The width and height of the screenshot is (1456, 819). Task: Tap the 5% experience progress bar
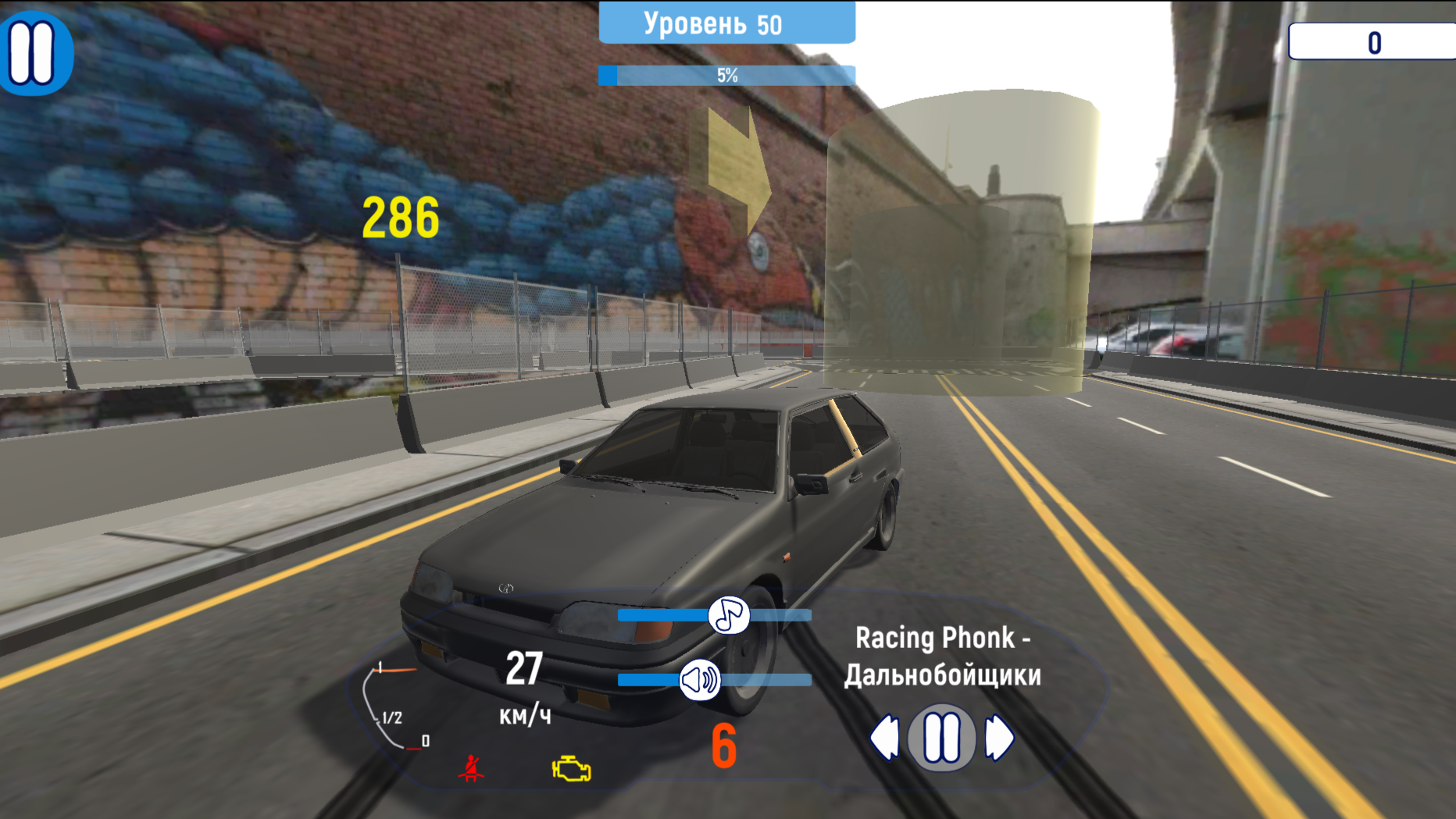tap(726, 76)
